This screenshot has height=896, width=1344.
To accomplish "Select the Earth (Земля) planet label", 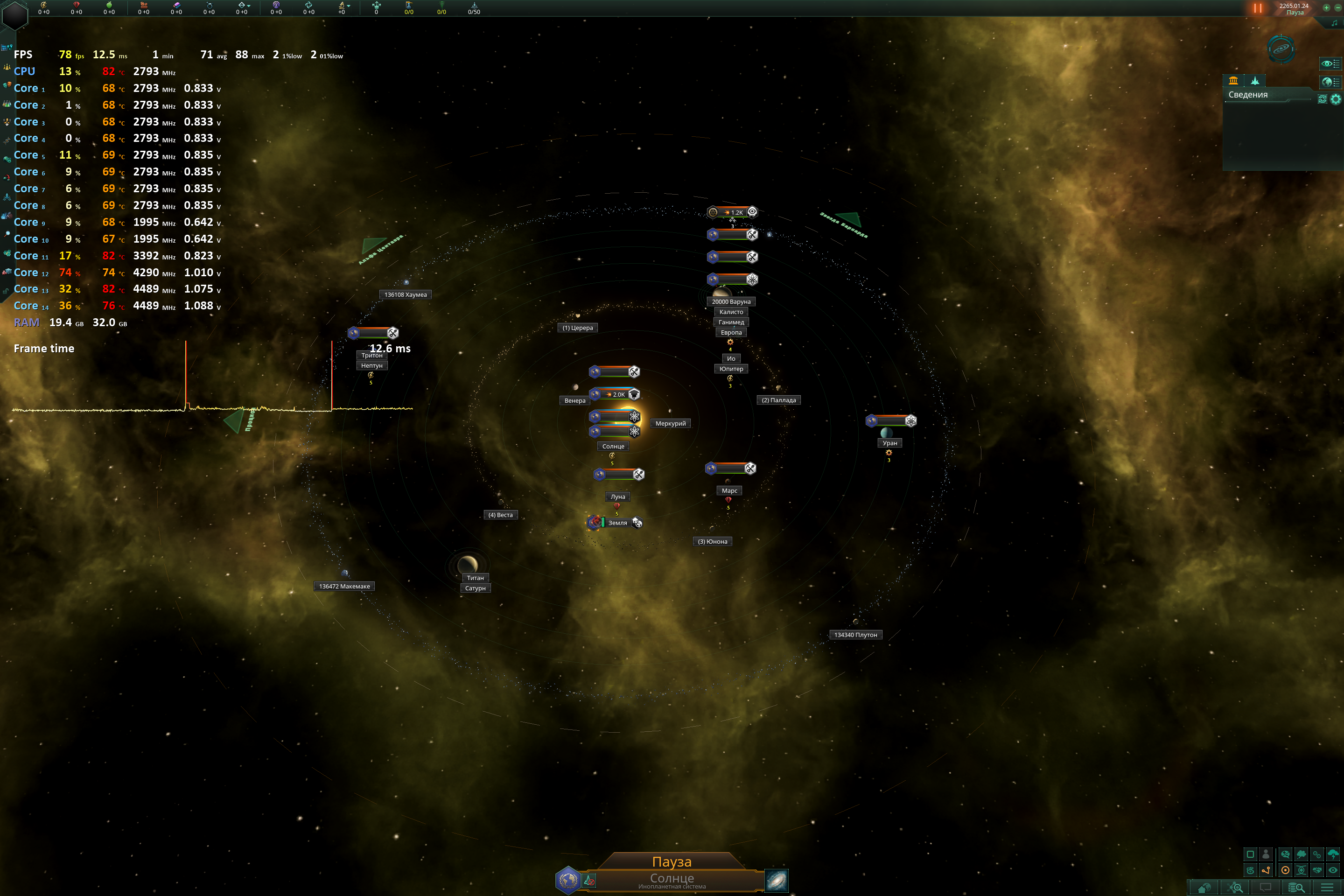I will pyautogui.click(x=617, y=523).
